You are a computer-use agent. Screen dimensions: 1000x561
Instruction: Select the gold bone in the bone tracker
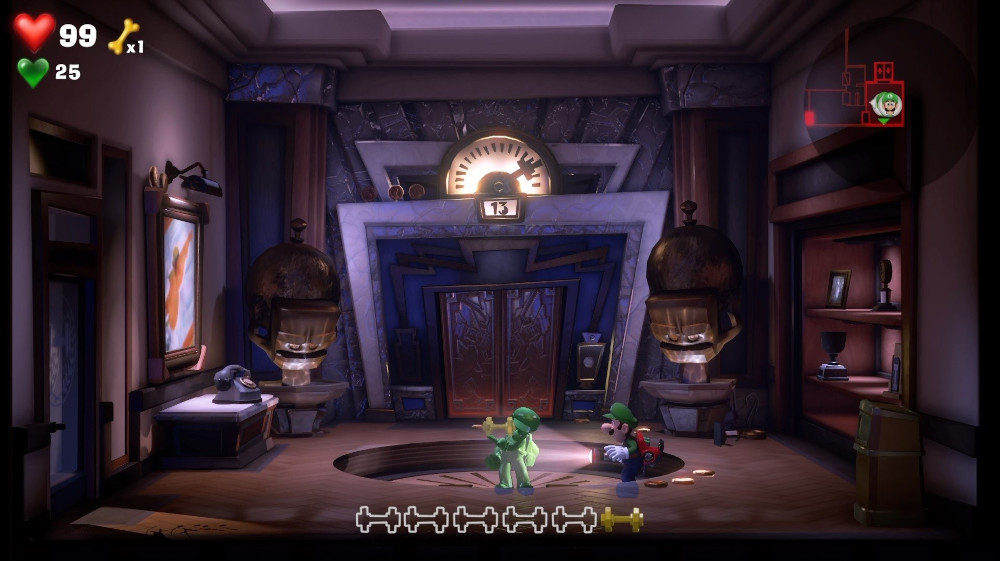coord(622,519)
